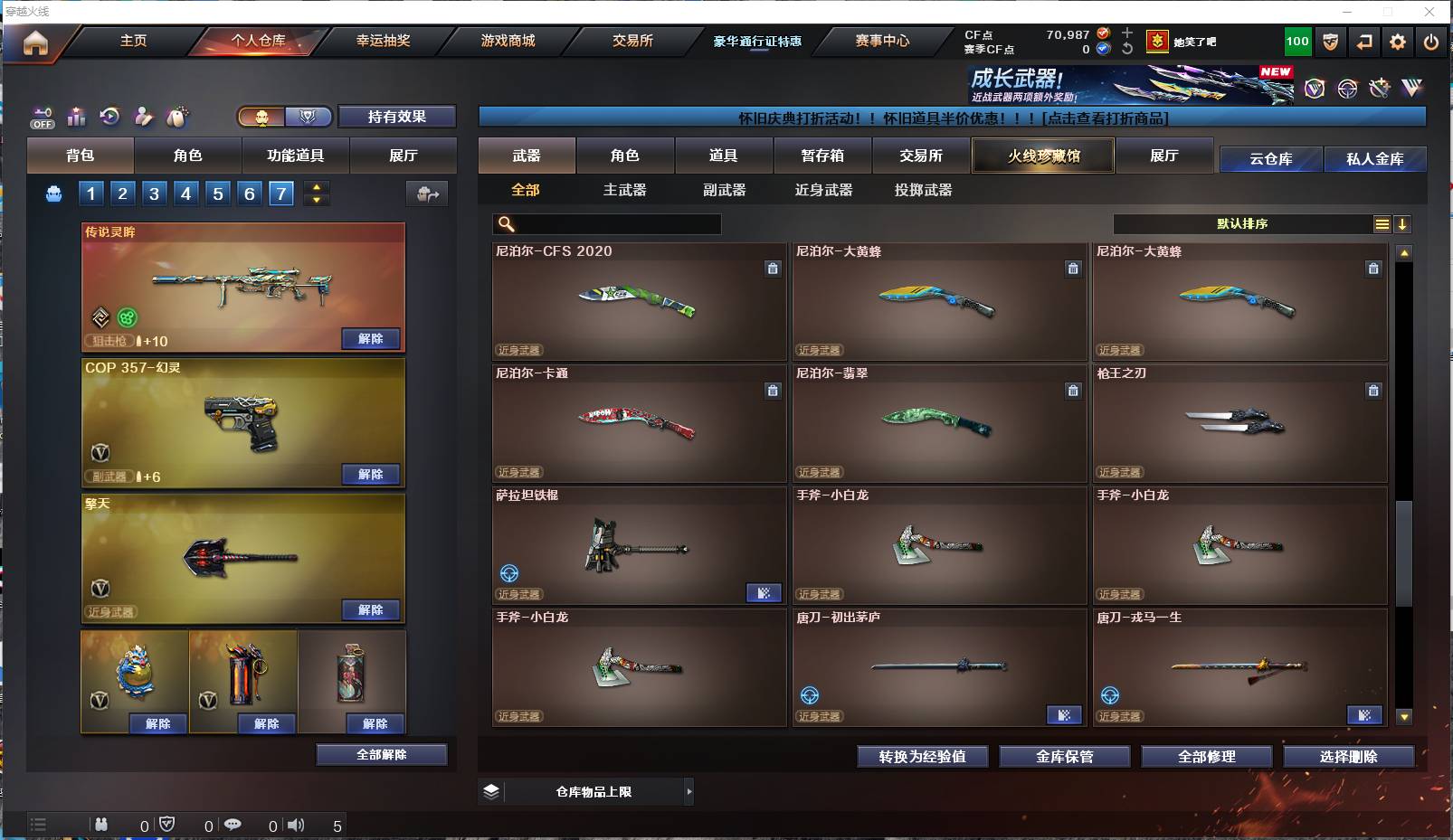Click the backpack page up arrow stepper
The height and width of the screenshot is (840, 1453).
click(x=316, y=187)
